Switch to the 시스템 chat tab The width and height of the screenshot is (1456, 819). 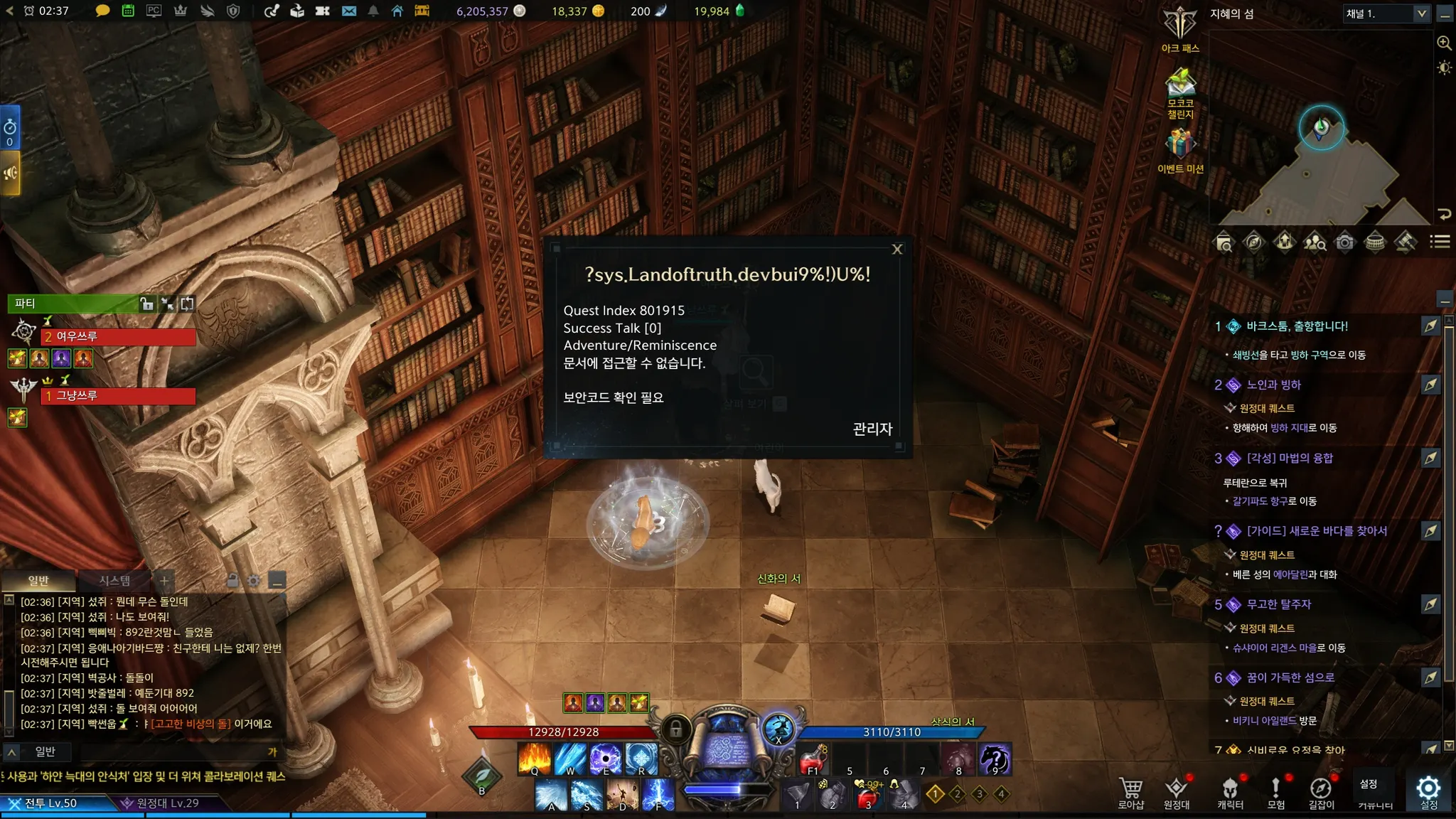pos(114,581)
